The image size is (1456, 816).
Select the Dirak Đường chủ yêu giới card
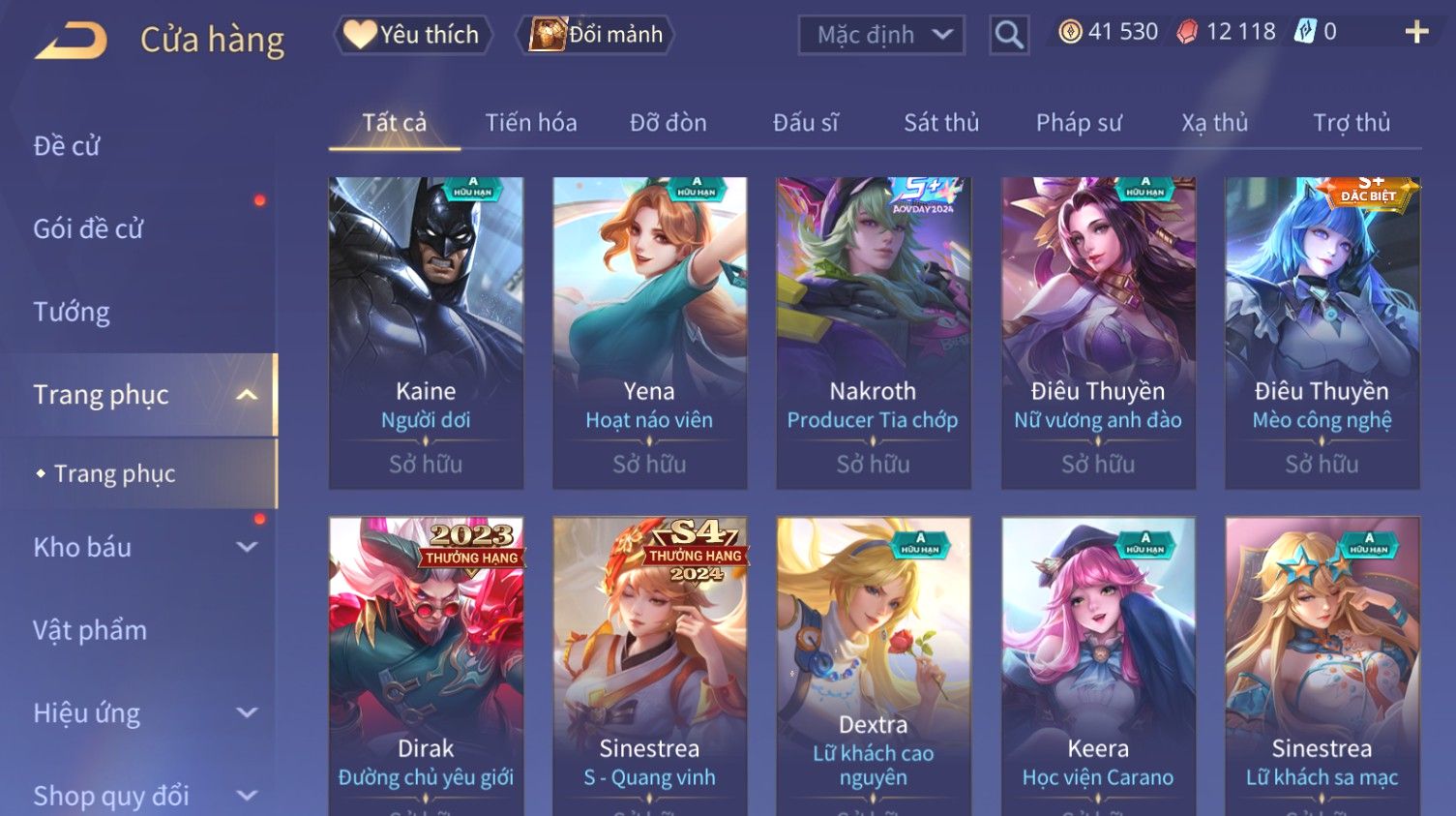pyautogui.click(x=426, y=666)
